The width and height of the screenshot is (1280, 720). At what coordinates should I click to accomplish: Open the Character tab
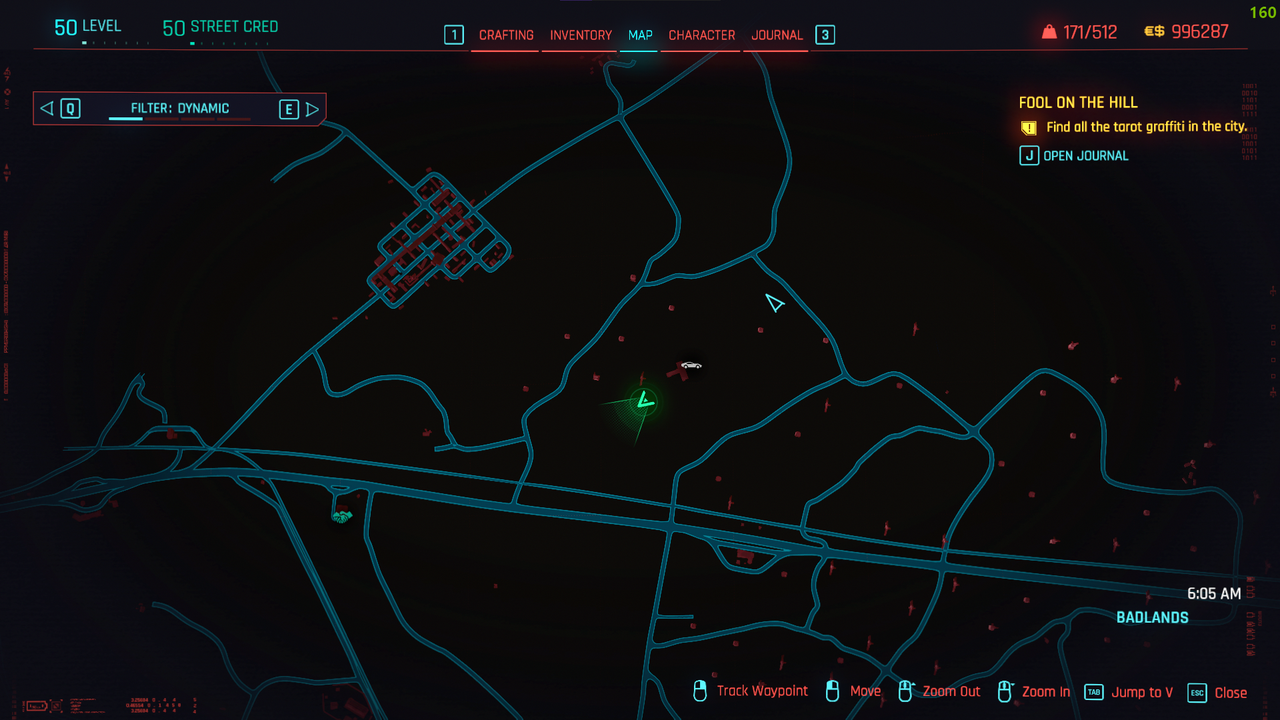(701, 35)
